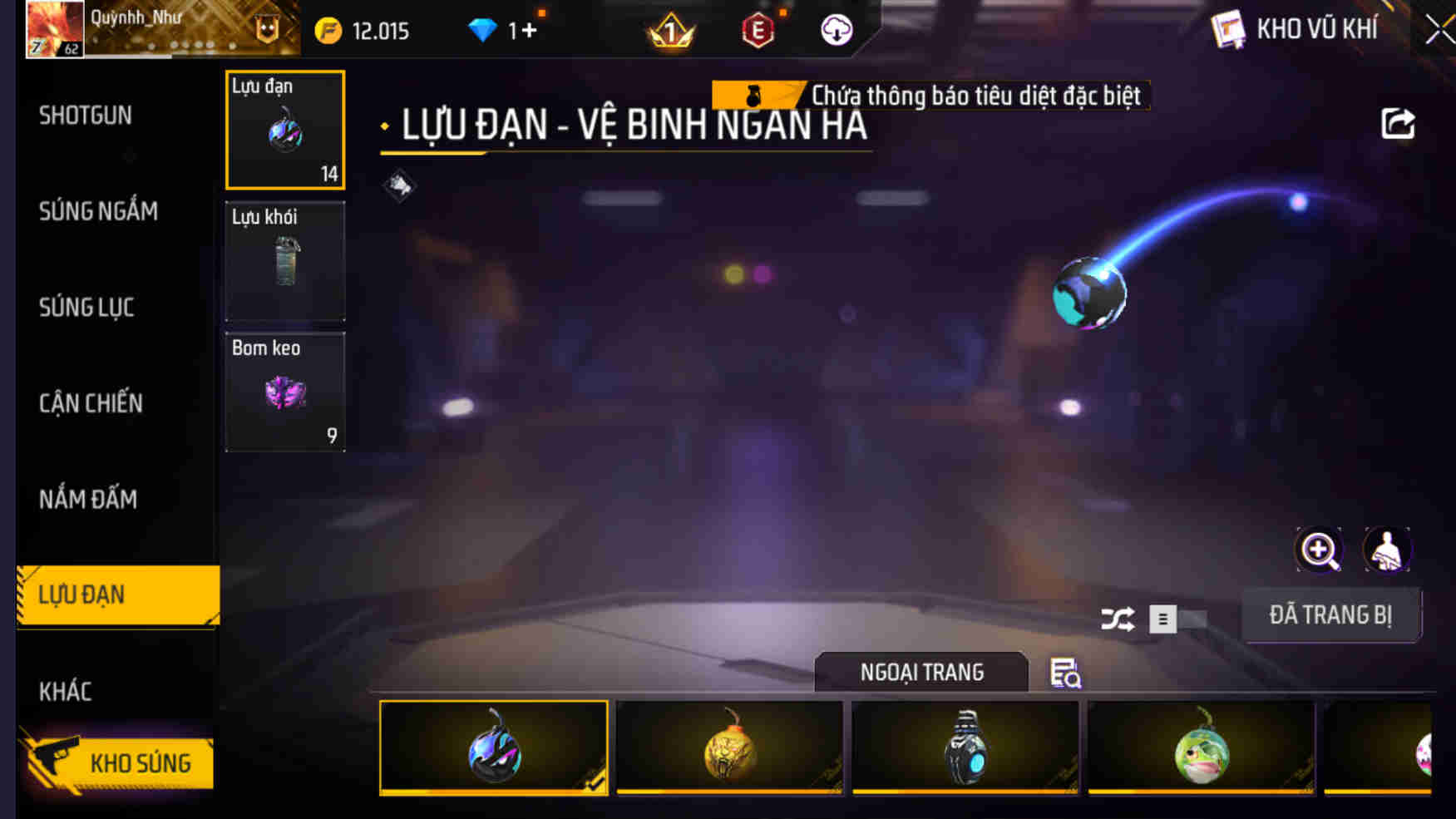
Task: Switch to the NGOẠI TRANG tab
Action: click(922, 672)
